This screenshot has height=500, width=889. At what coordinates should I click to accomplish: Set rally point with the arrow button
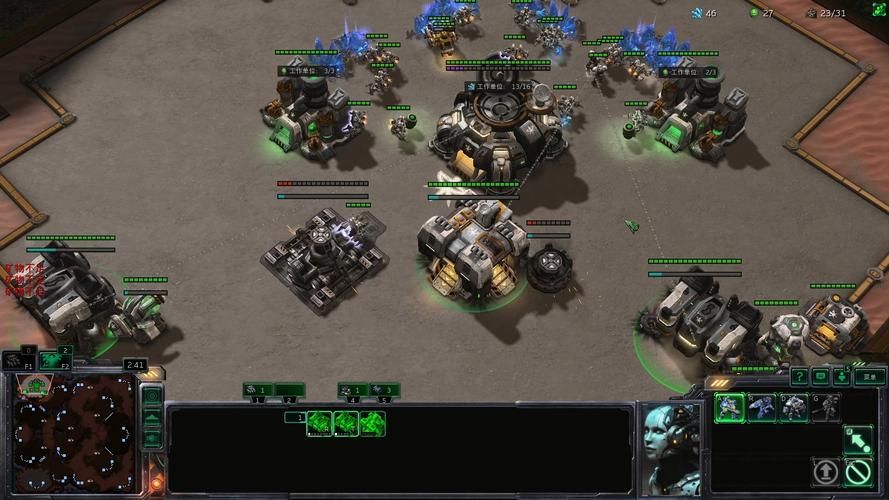[x=858, y=438]
